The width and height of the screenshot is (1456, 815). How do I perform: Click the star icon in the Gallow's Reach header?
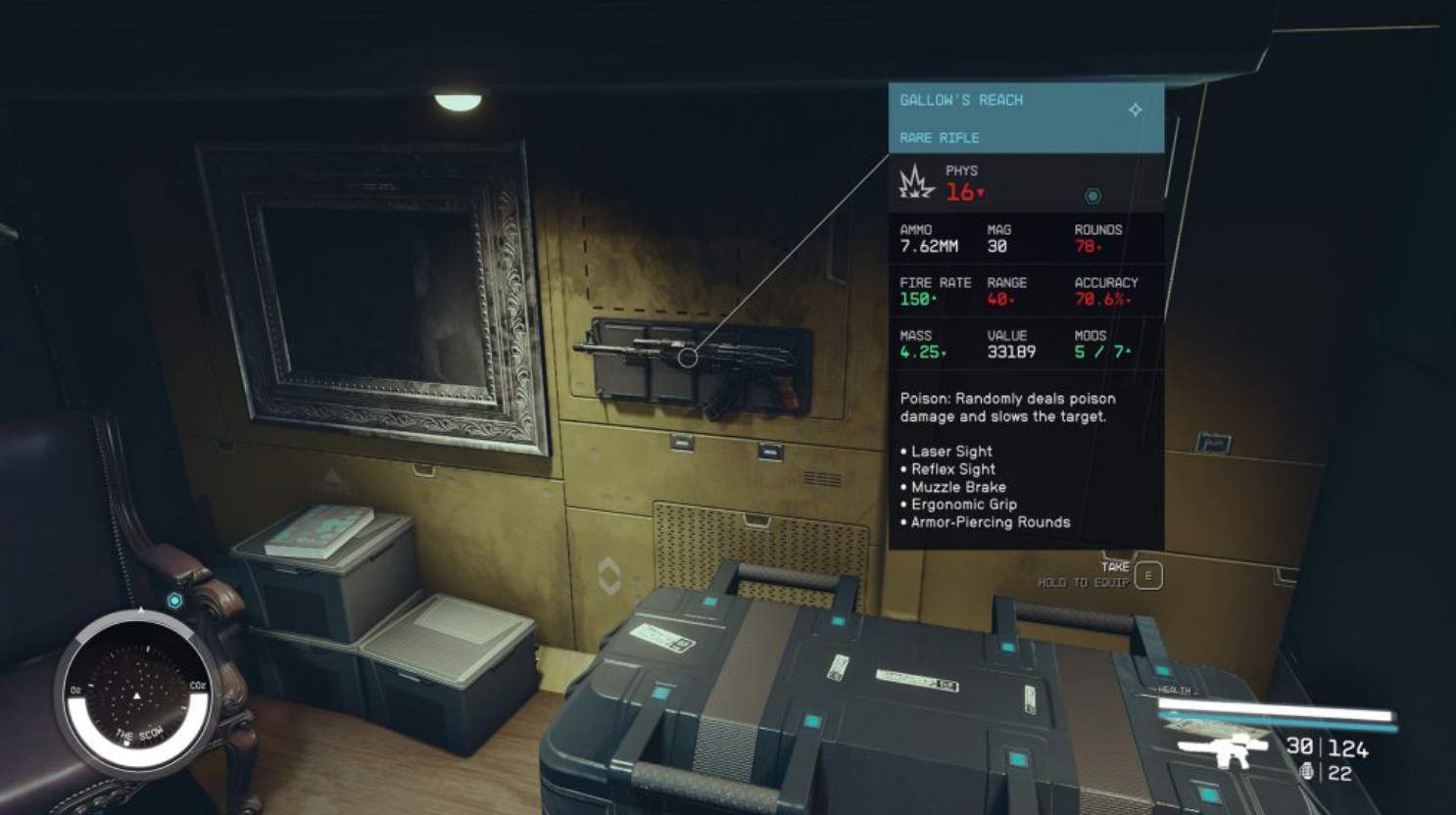click(x=1136, y=110)
